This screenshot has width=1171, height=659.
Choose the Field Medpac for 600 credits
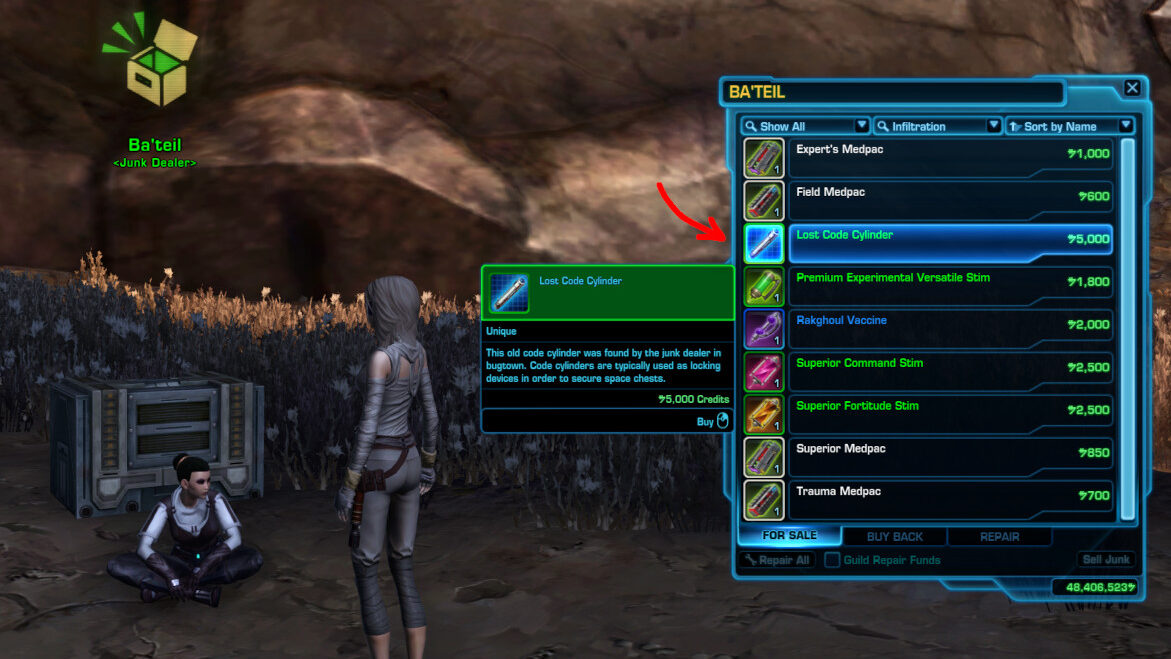point(950,200)
